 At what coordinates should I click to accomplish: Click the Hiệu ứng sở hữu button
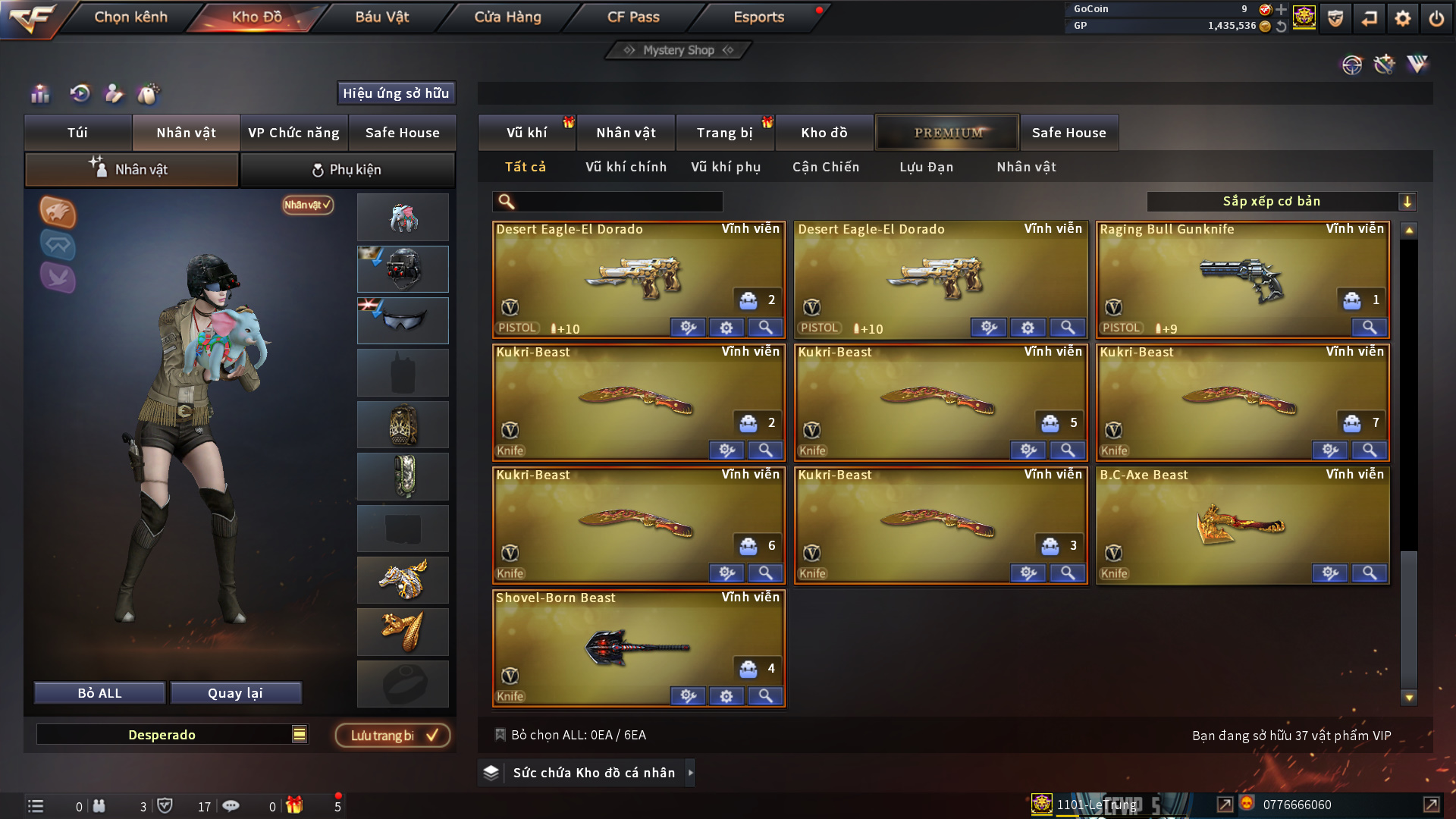click(x=395, y=93)
